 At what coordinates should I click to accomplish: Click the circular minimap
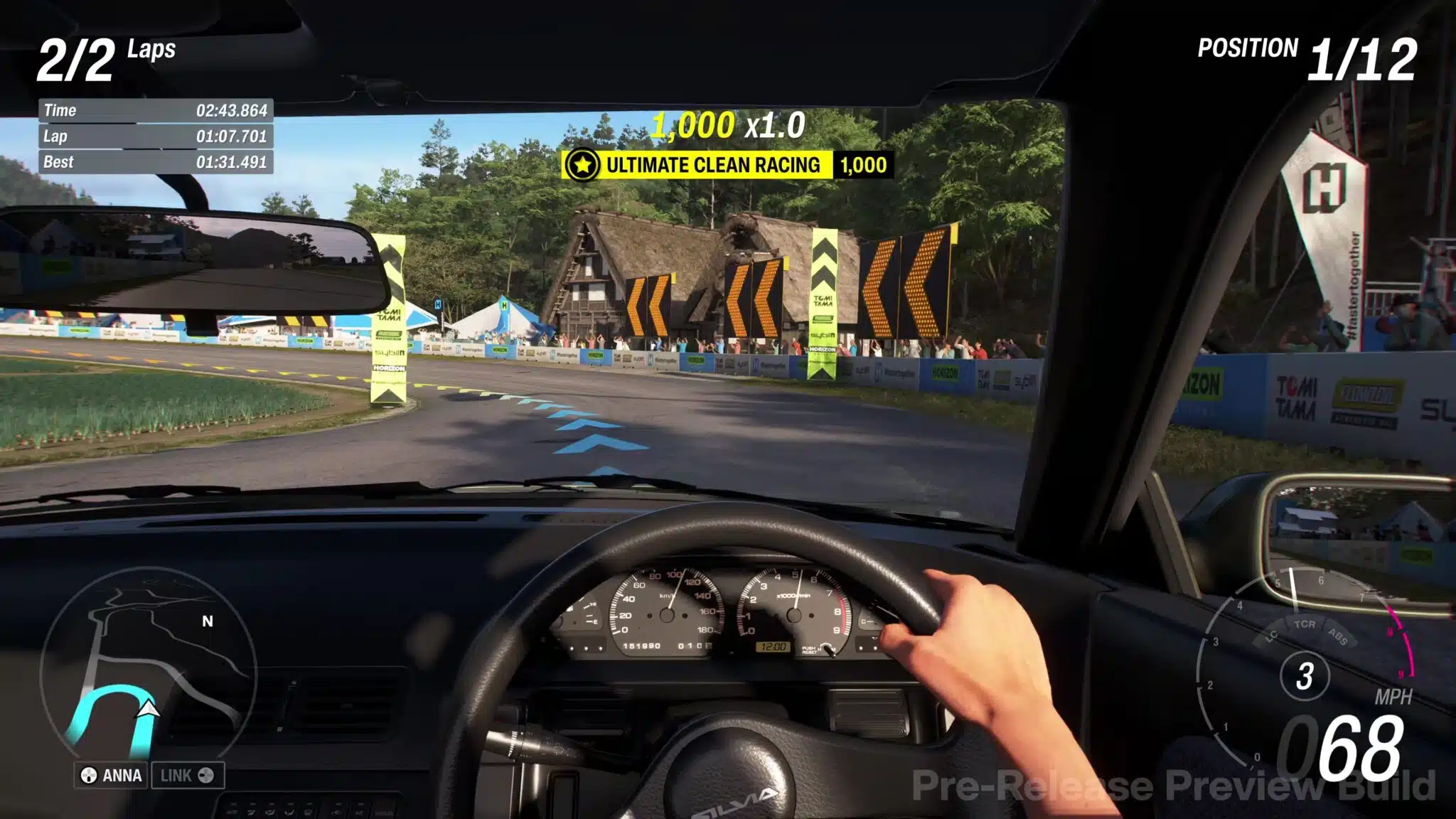[x=148, y=665]
